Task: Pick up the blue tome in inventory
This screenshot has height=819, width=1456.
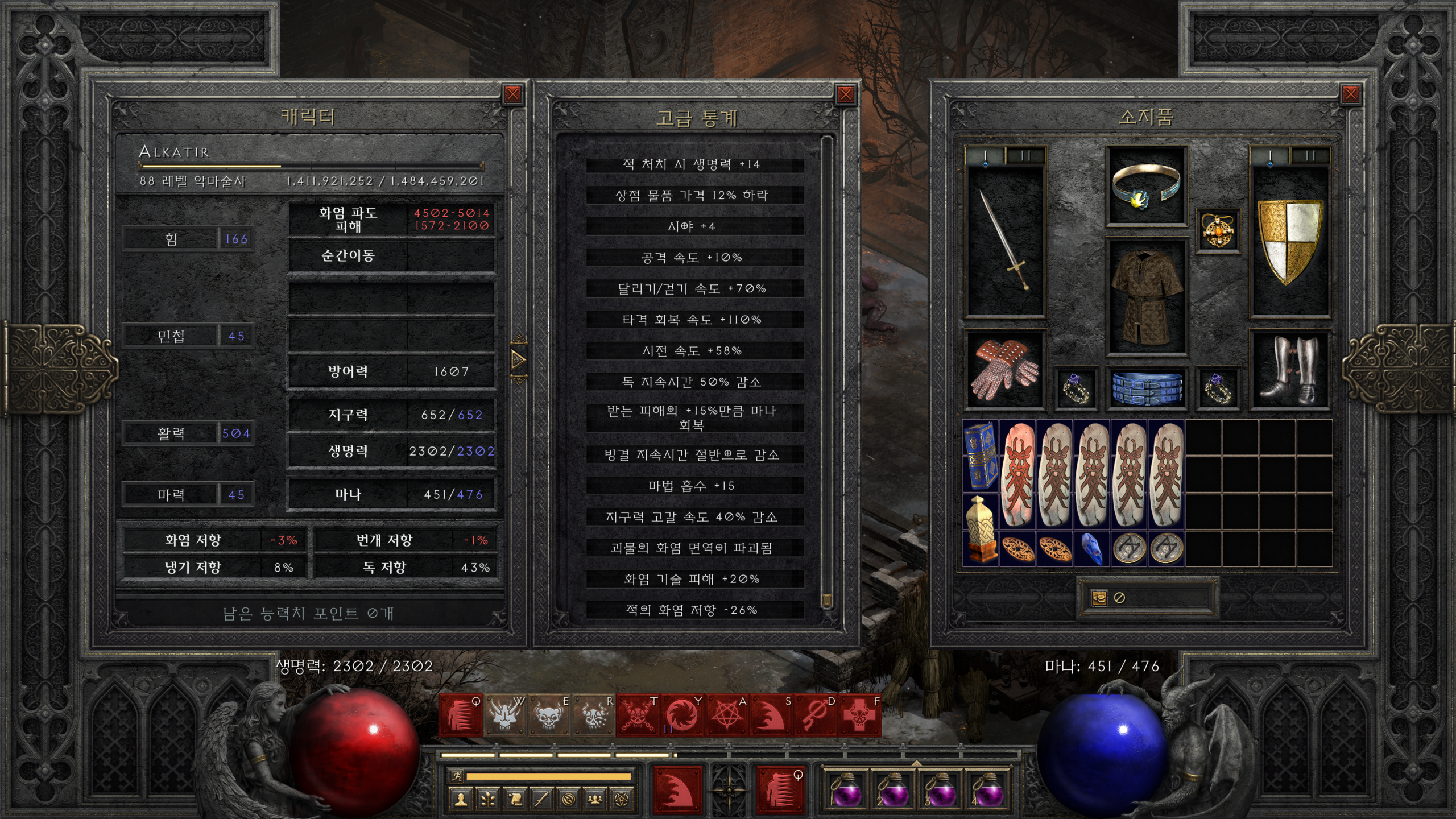Action: [980, 455]
